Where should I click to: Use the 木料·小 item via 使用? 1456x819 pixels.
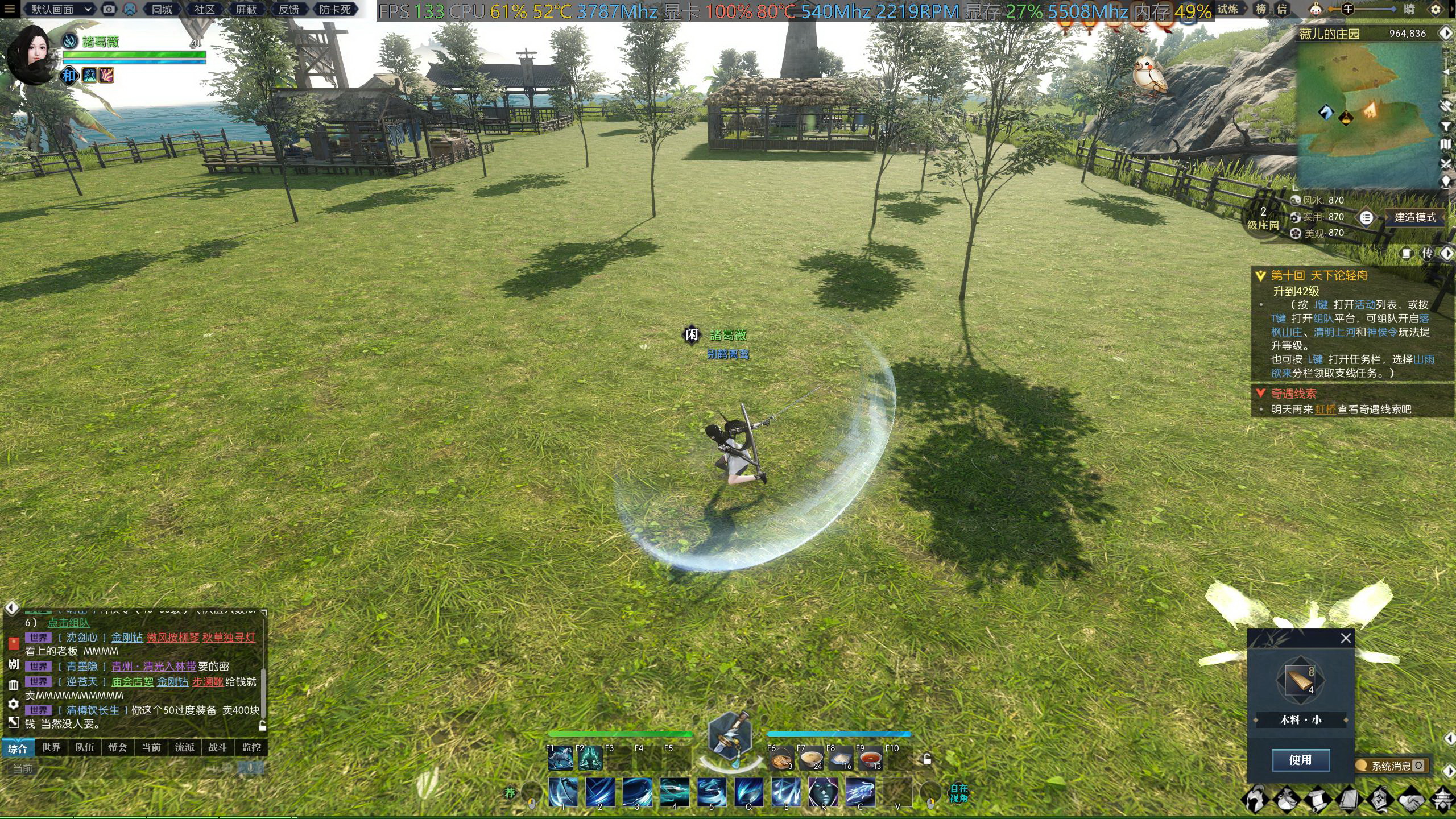tap(1300, 760)
